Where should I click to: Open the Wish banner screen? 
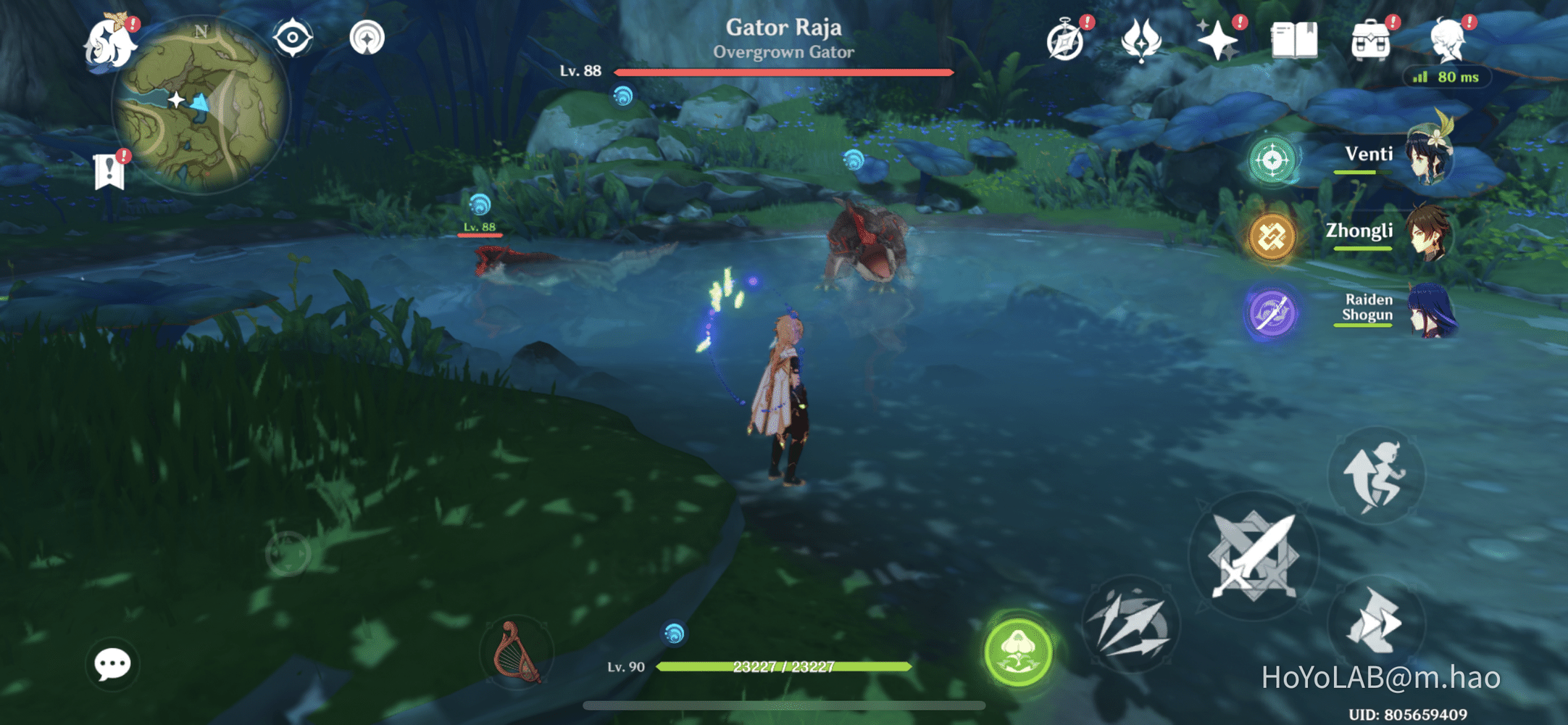point(1221,40)
